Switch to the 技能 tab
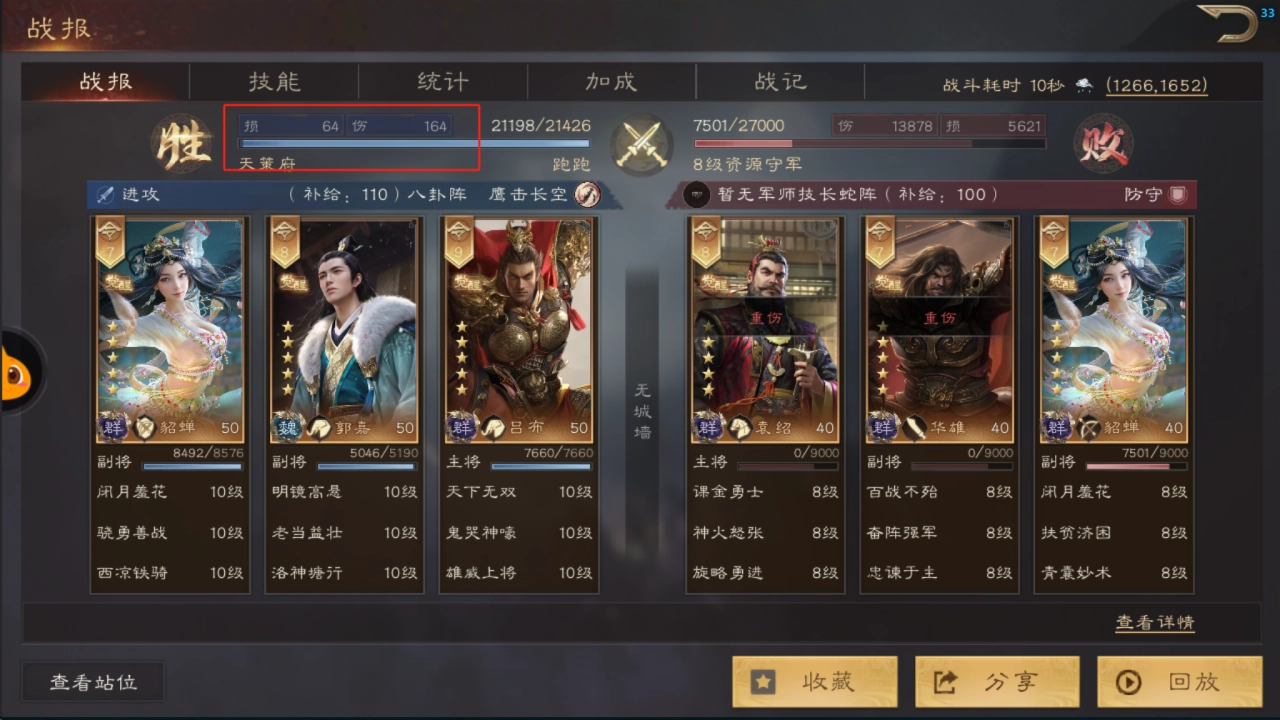Viewport: 1280px width, 720px height. (x=273, y=82)
